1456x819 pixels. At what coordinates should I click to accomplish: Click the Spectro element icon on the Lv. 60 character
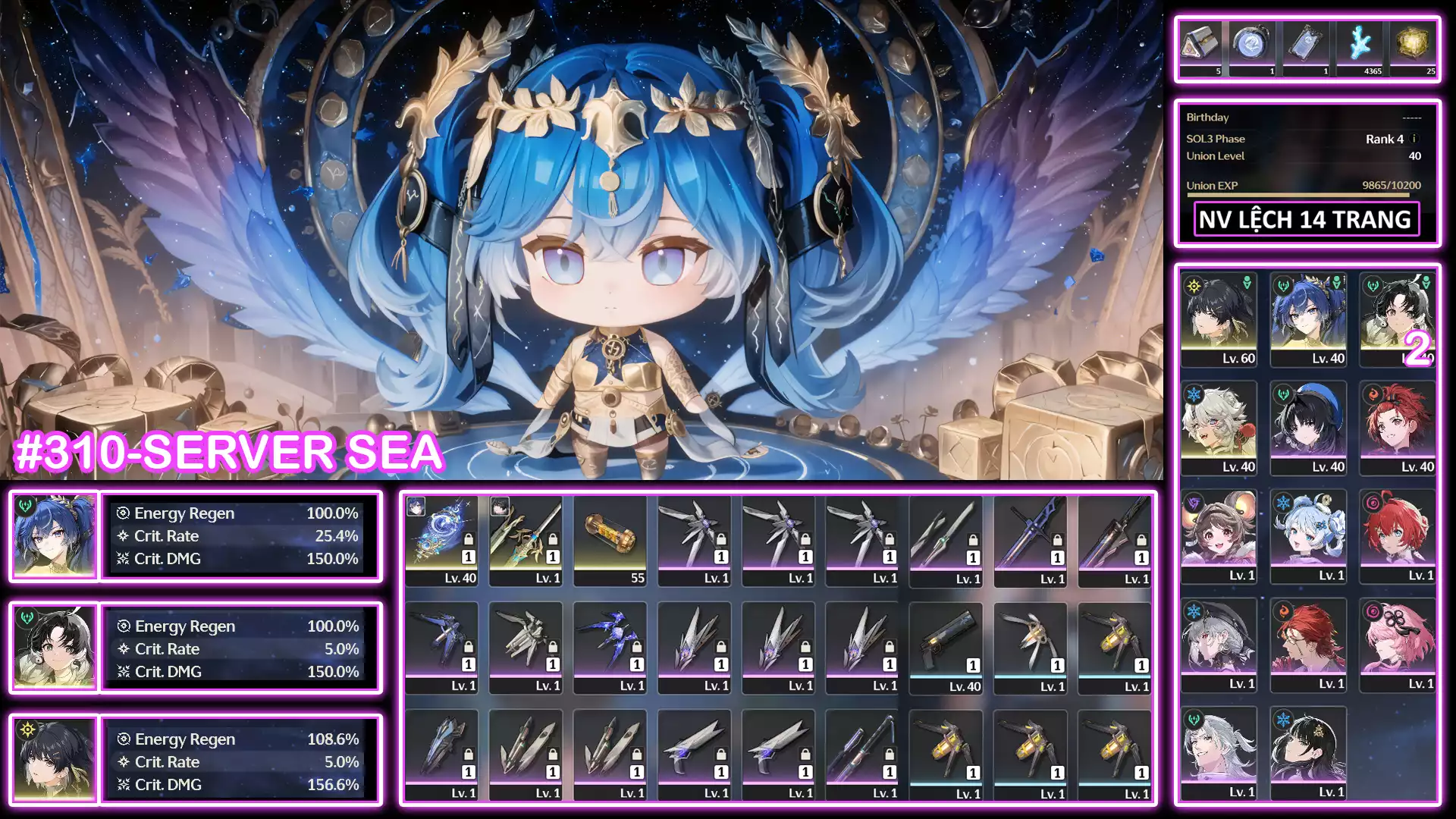click(1194, 286)
